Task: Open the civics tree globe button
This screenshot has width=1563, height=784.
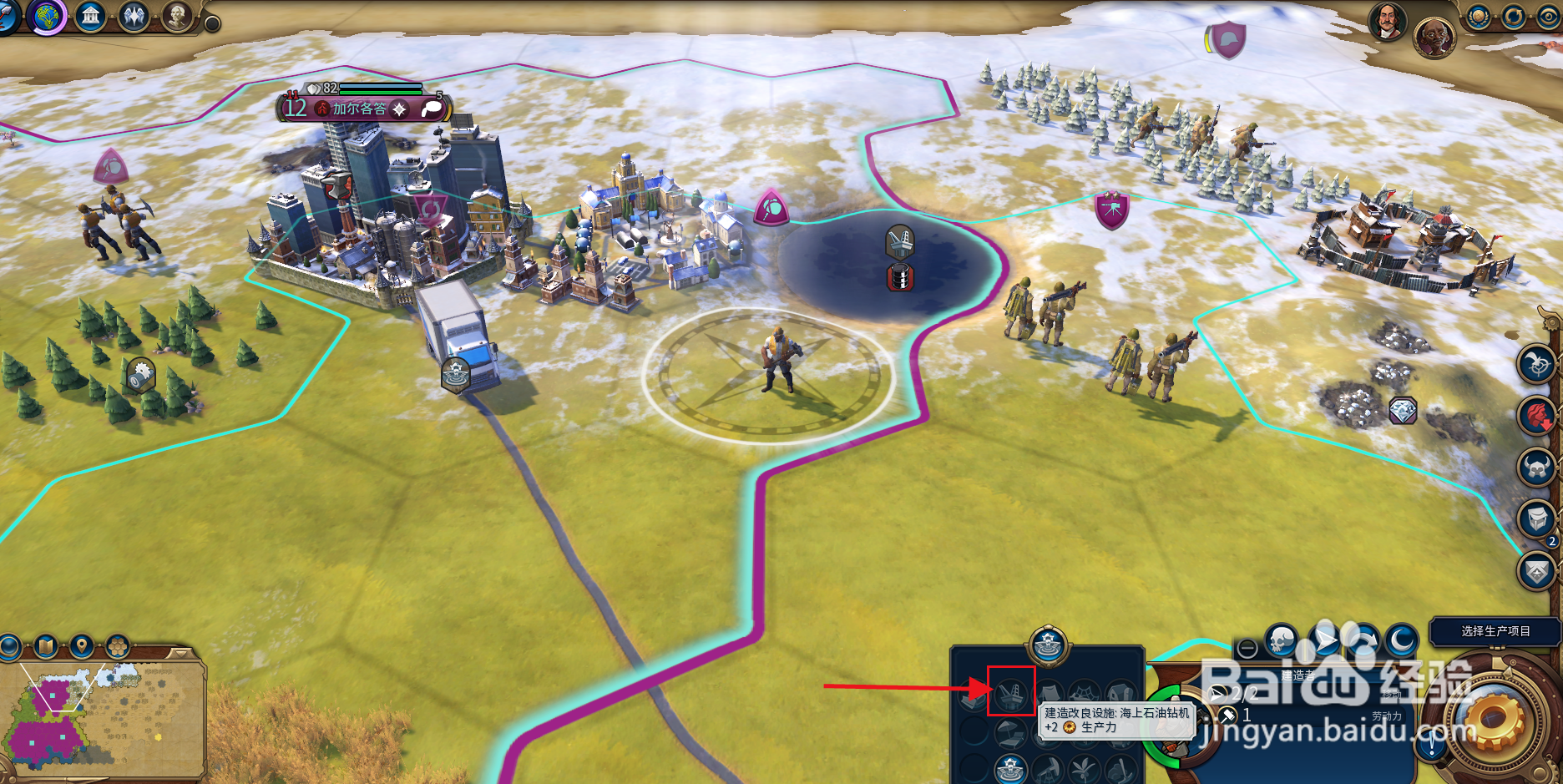Action: click(x=47, y=16)
